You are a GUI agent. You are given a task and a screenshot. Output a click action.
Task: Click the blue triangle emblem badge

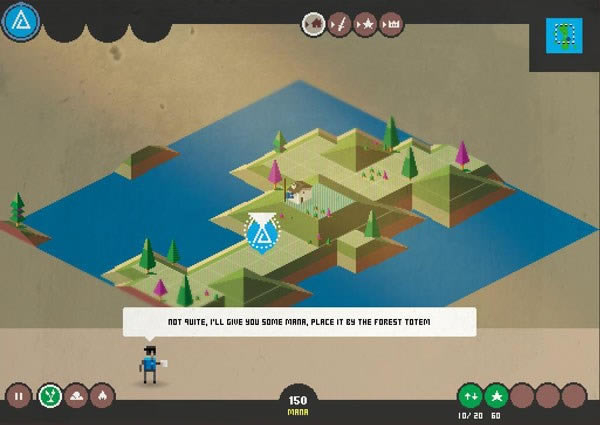(19, 21)
